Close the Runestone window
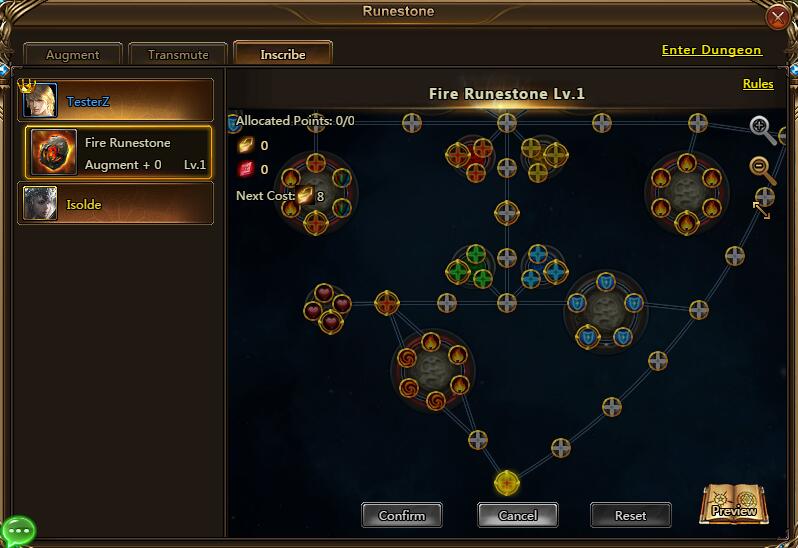This screenshot has width=798, height=548. click(778, 17)
